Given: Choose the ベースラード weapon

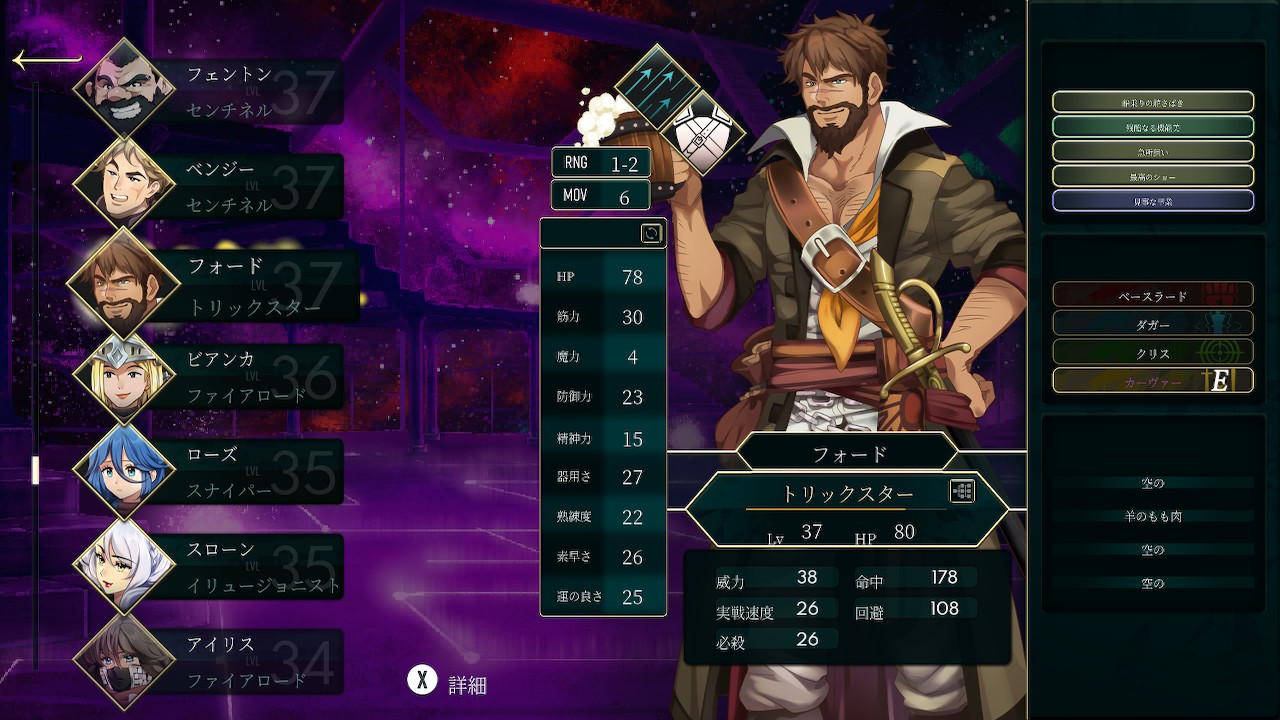Looking at the screenshot, I should tap(1152, 295).
